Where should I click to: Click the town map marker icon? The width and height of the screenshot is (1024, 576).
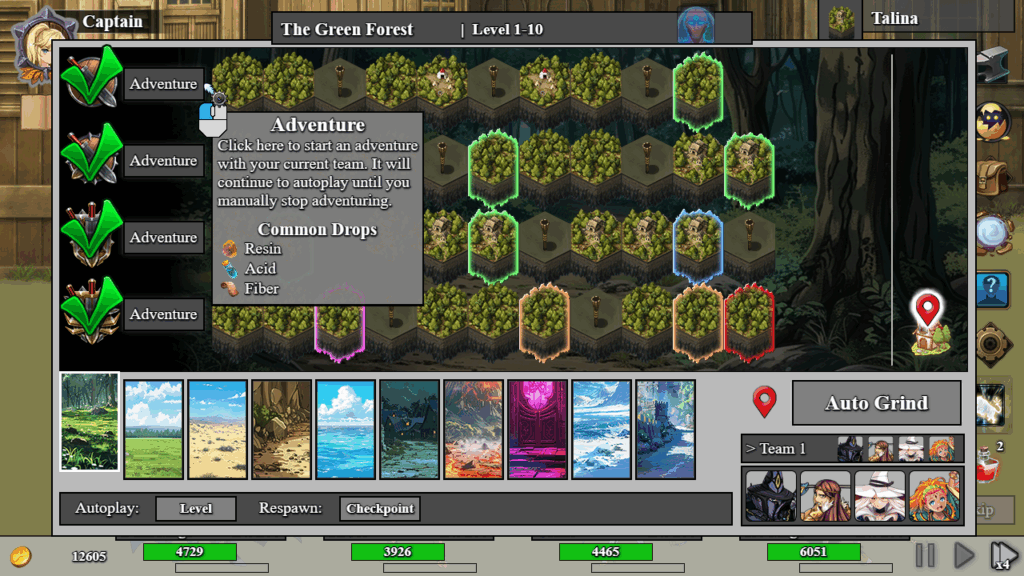(x=928, y=323)
